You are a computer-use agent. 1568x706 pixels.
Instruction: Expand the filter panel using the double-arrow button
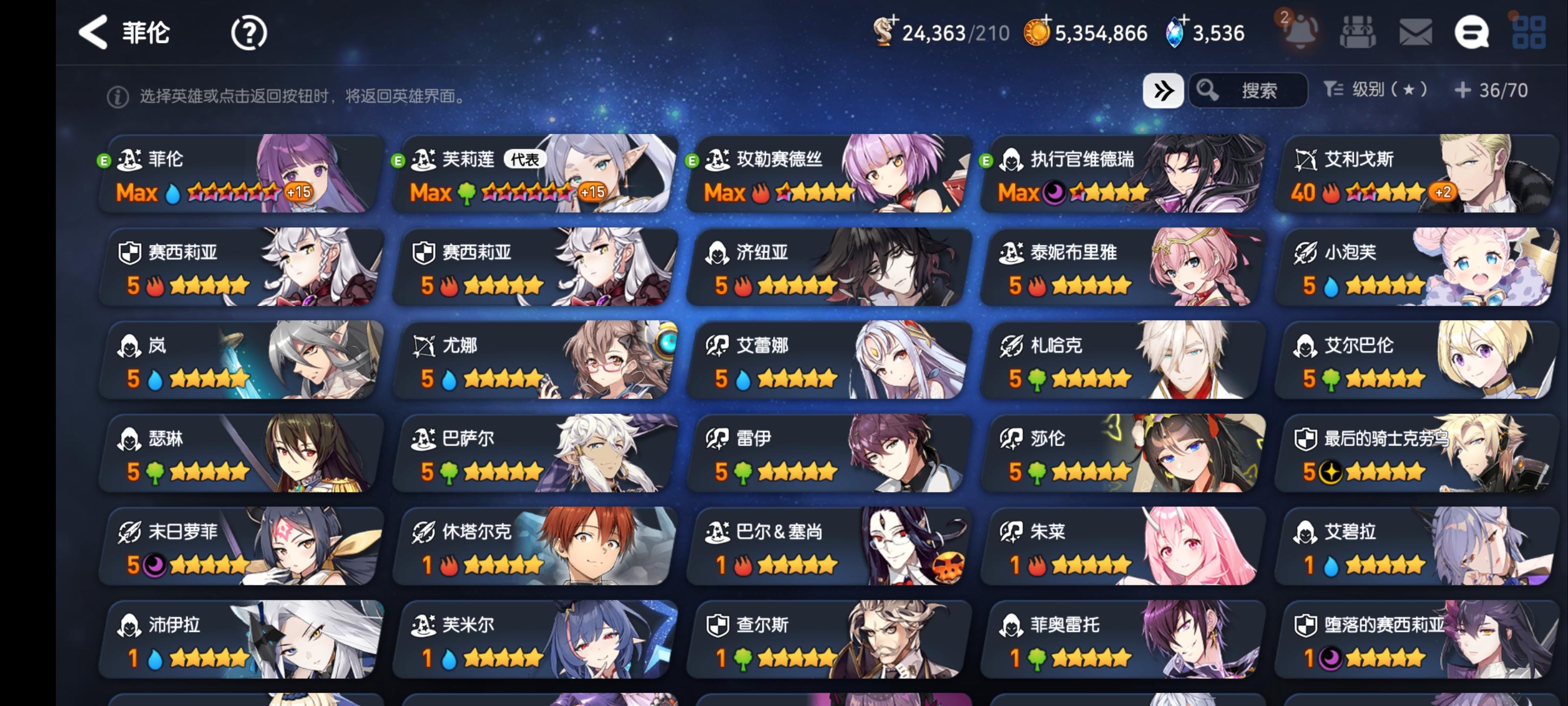click(1163, 90)
